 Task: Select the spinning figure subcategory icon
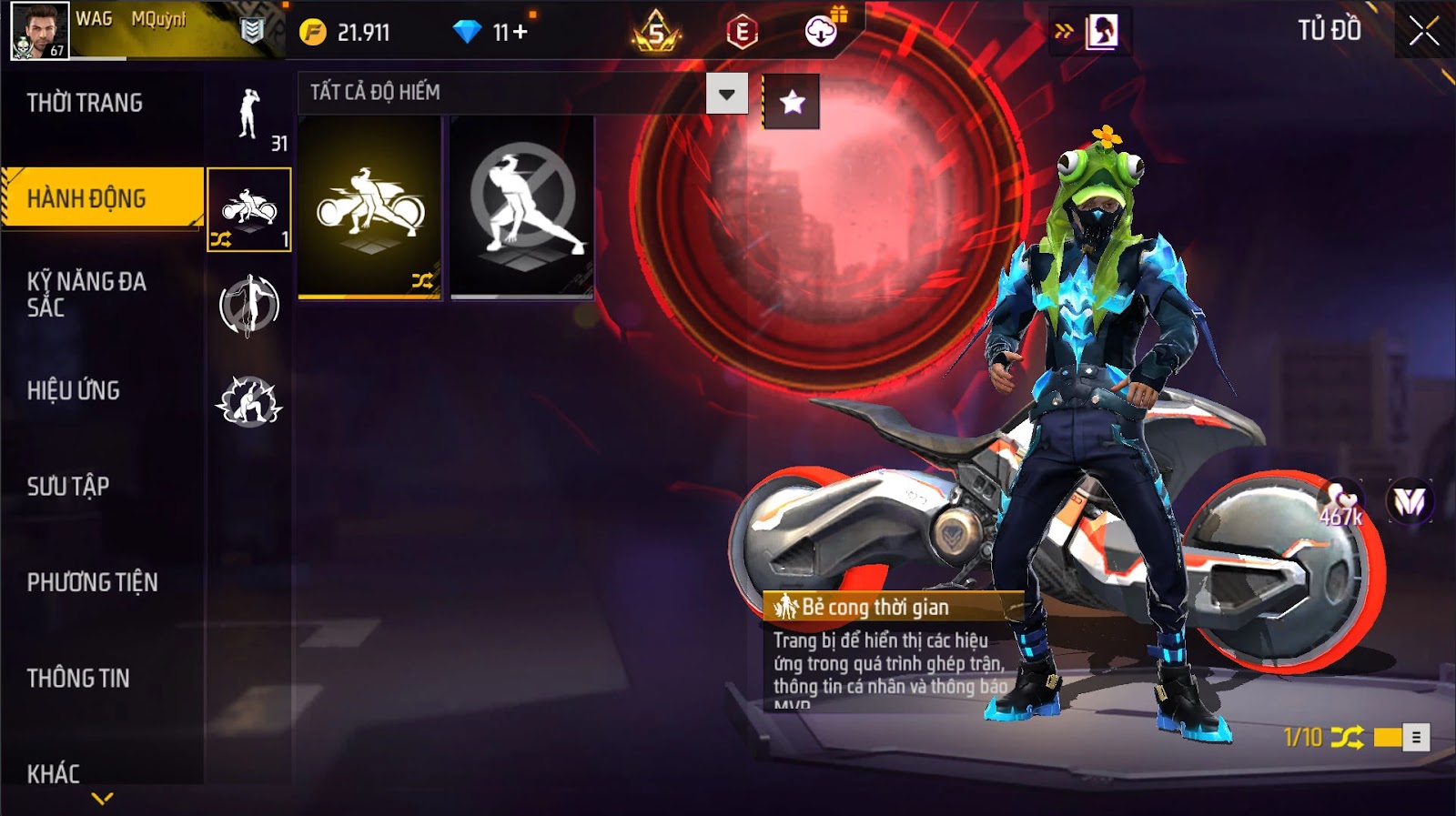(x=248, y=306)
